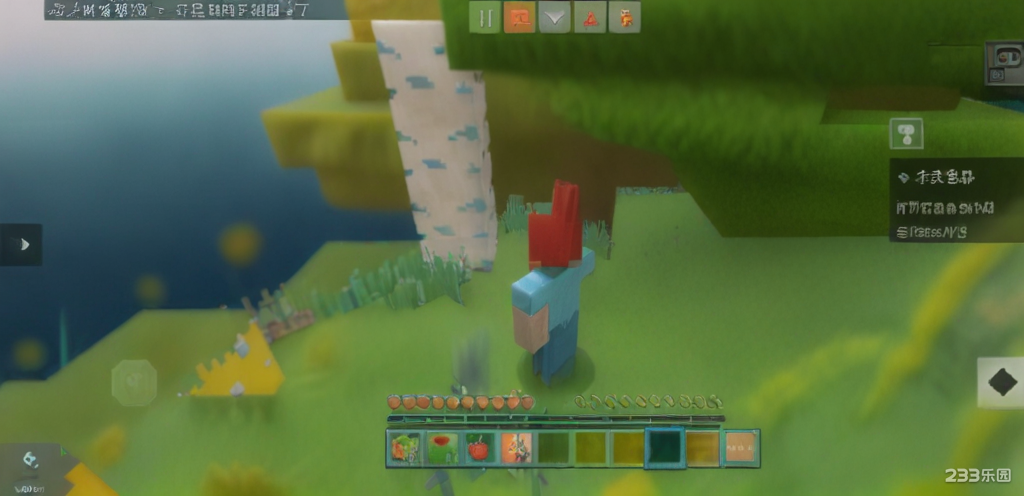
Task: Select the red apple hotbar slot
Action: (478, 448)
